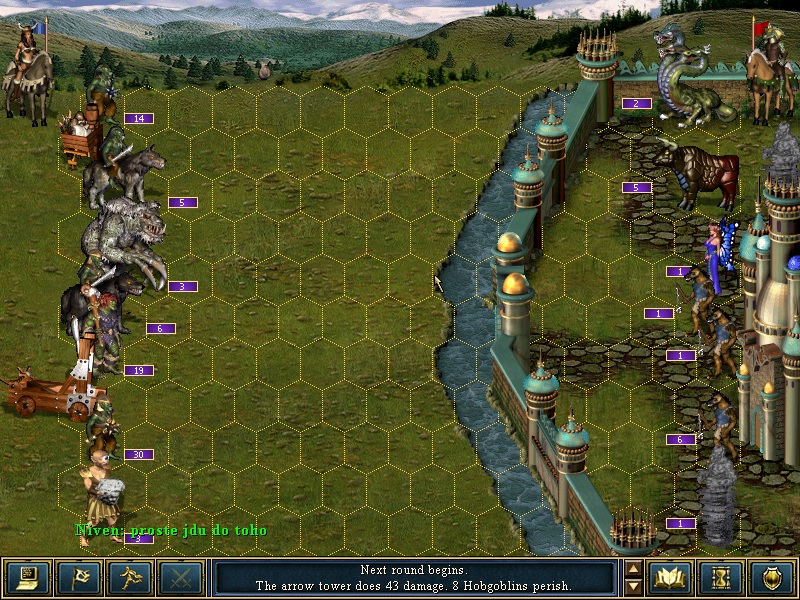The image size is (800, 600).
Task: Open the combat log message bar
Action: pyautogui.click(x=415, y=578)
